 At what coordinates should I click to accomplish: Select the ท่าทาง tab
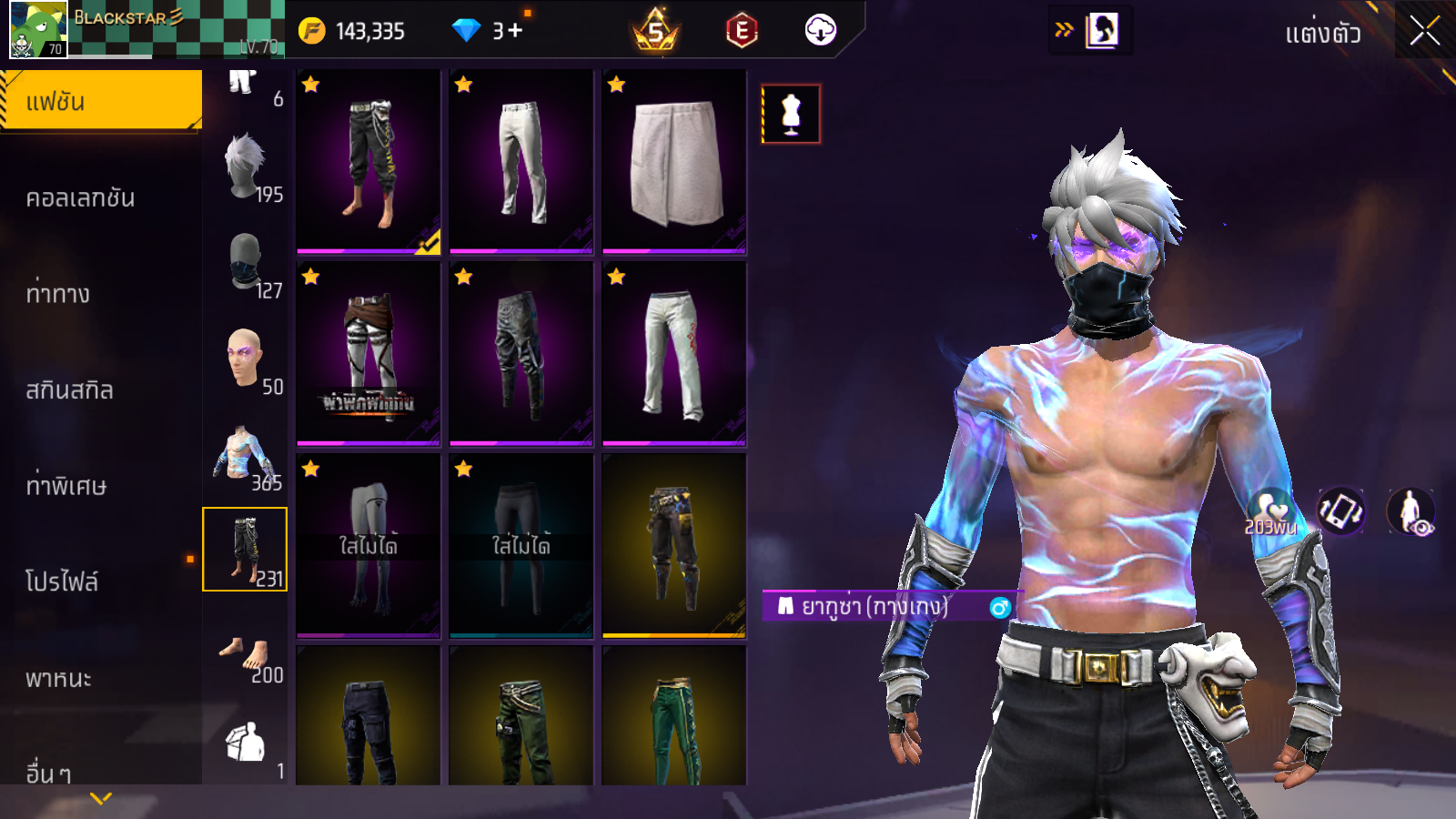click(x=58, y=294)
